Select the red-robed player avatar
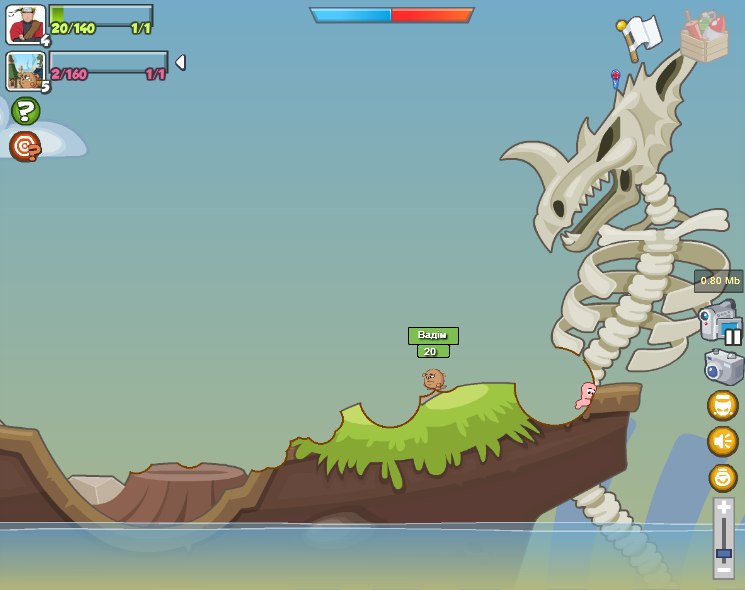Screen dimensions: 745x590 25,24
